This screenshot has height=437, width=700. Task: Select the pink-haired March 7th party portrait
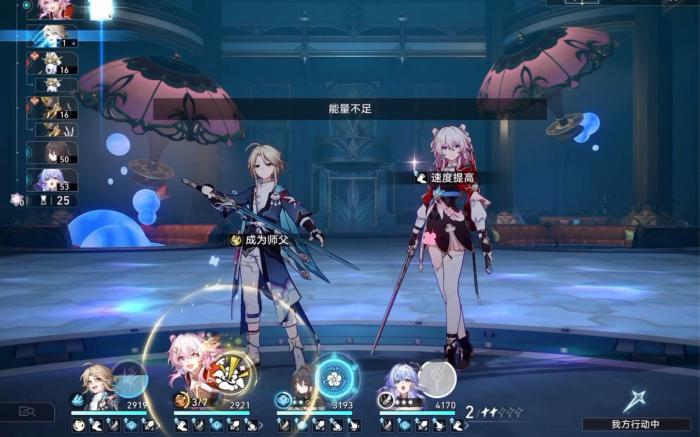tap(190, 370)
